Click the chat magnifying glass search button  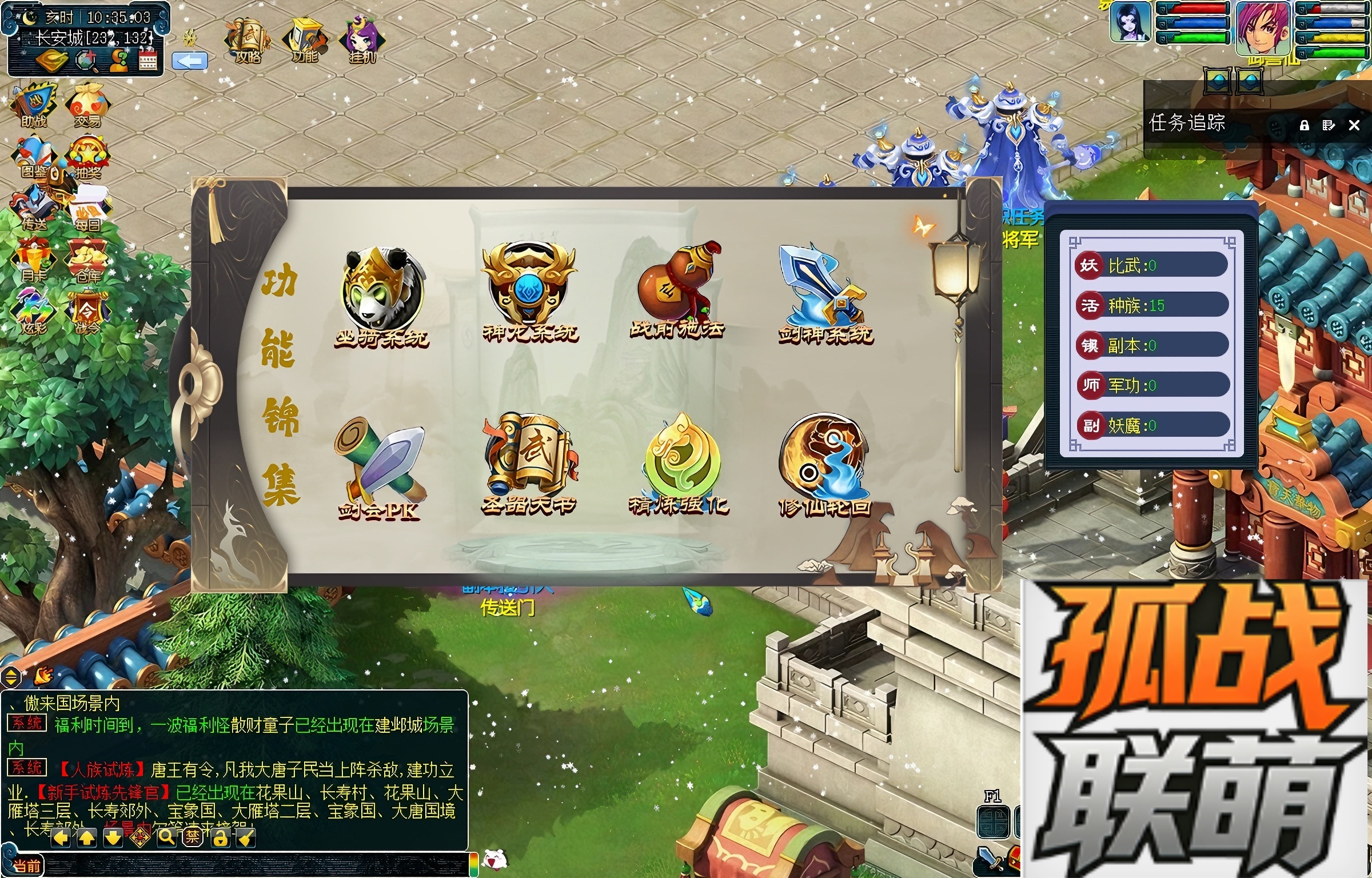pos(166,837)
